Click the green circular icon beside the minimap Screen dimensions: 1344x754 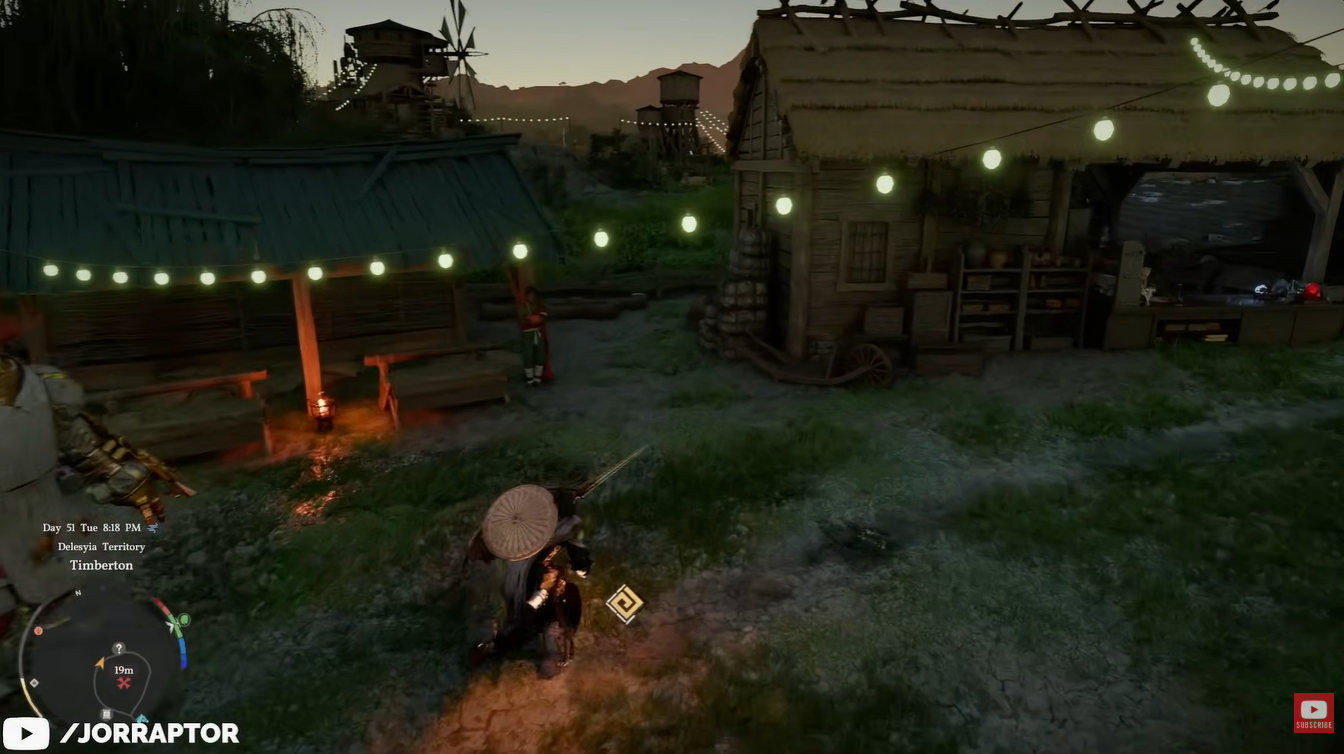pos(184,620)
